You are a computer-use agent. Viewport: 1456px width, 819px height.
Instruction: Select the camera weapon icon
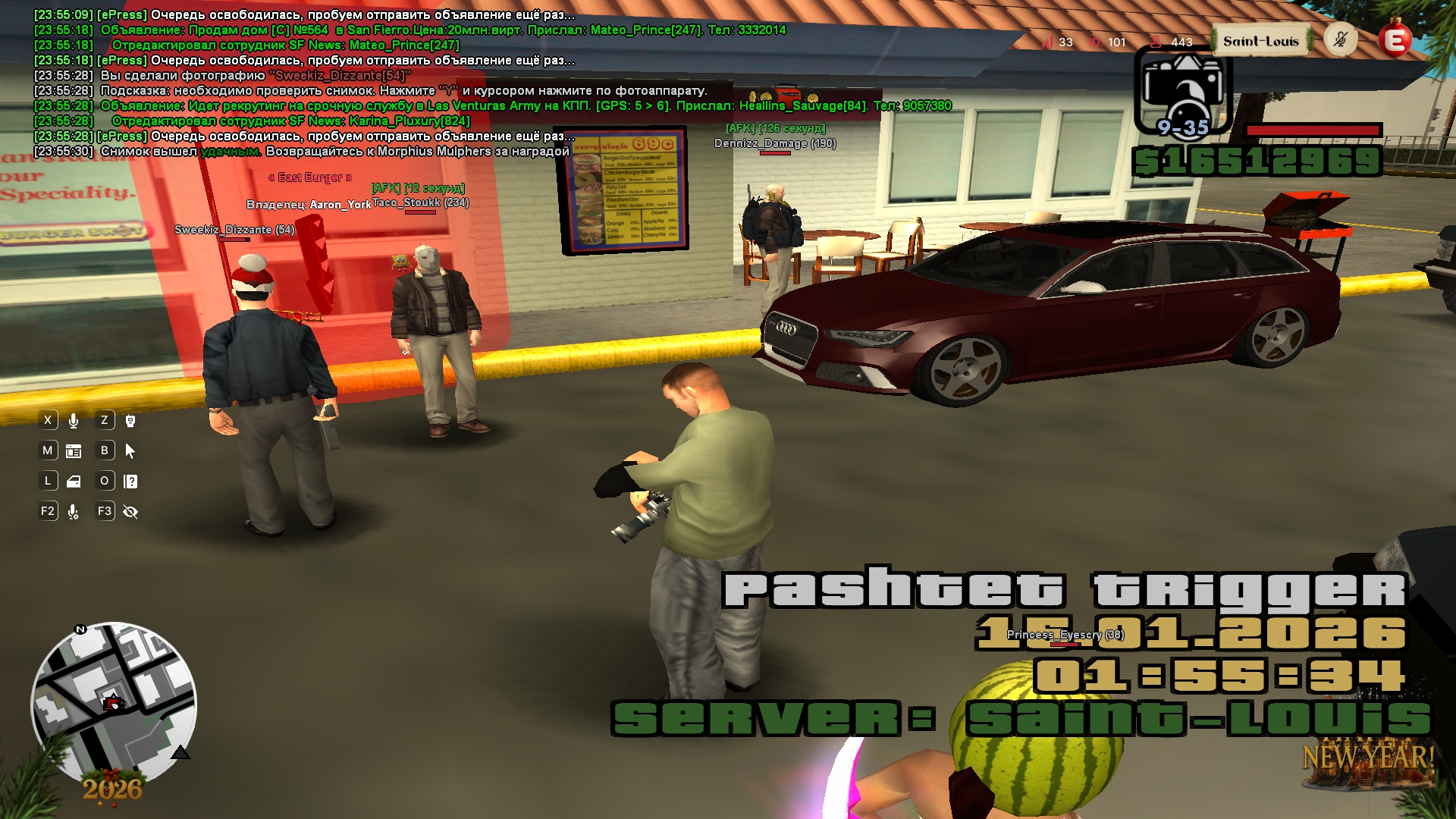1182,89
